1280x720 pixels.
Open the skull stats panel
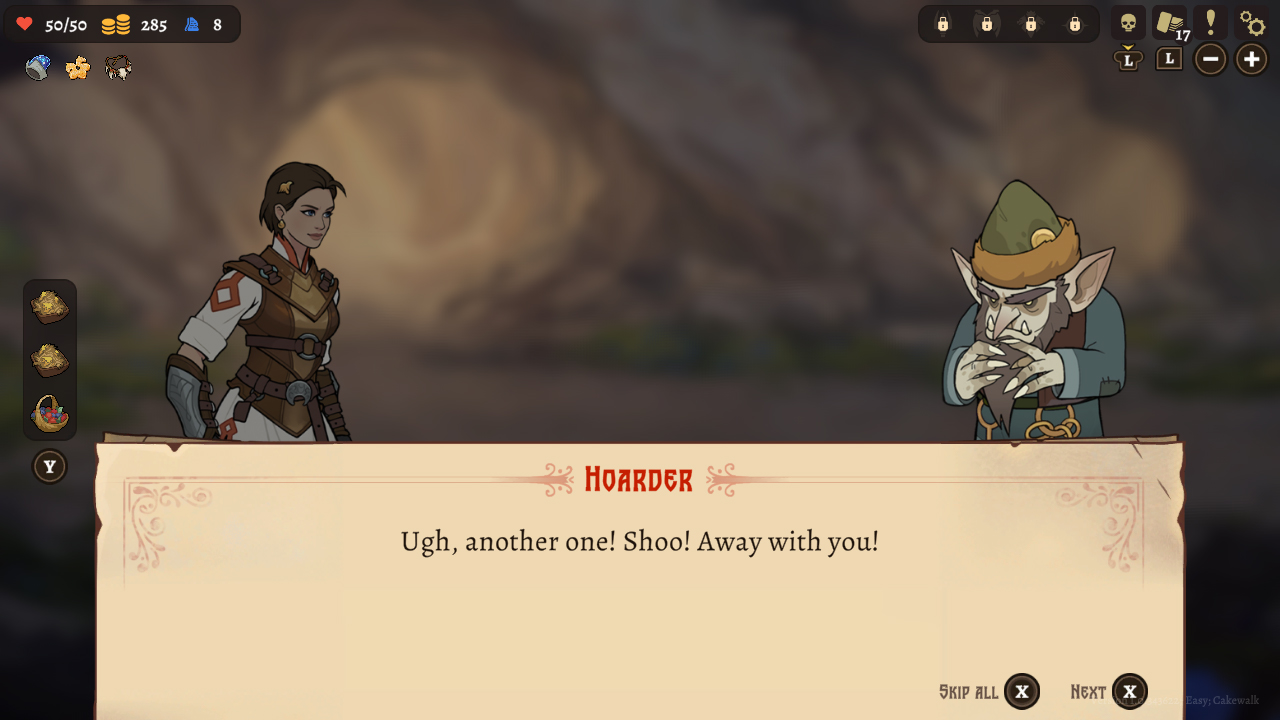pyautogui.click(x=1130, y=22)
